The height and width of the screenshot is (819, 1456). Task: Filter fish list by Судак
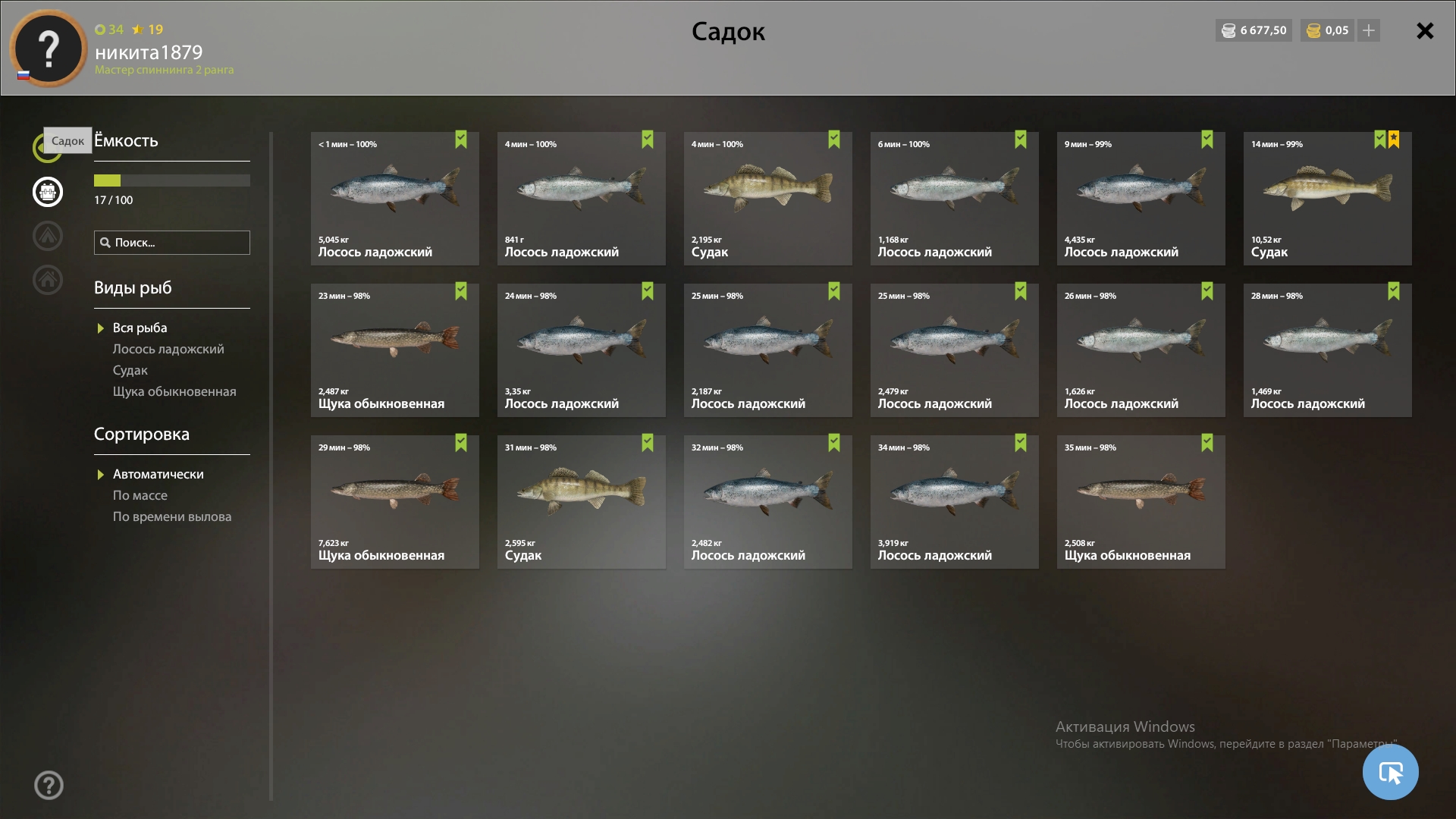(130, 370)
